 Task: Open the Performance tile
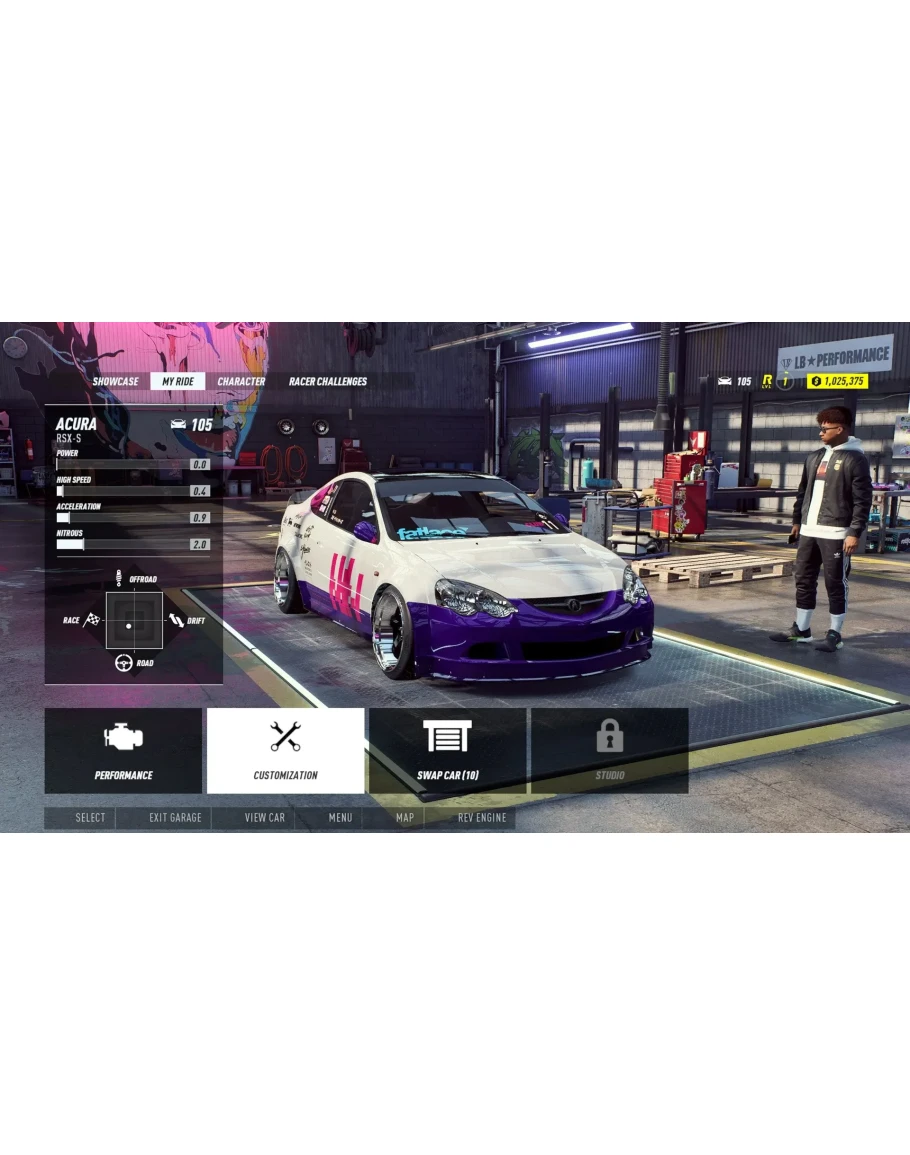tap(124, 751)
